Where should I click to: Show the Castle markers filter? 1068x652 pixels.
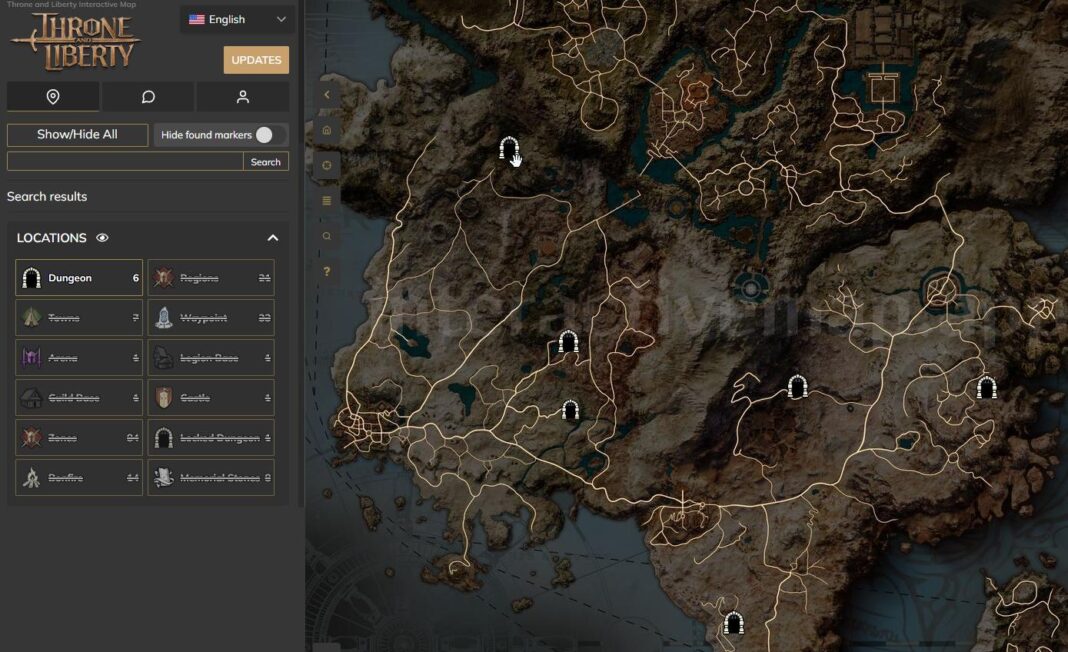coord(211,398)
